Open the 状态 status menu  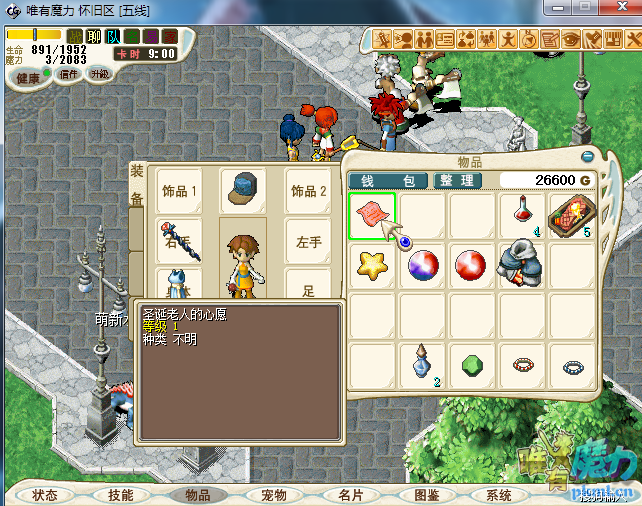click(45, 495)
